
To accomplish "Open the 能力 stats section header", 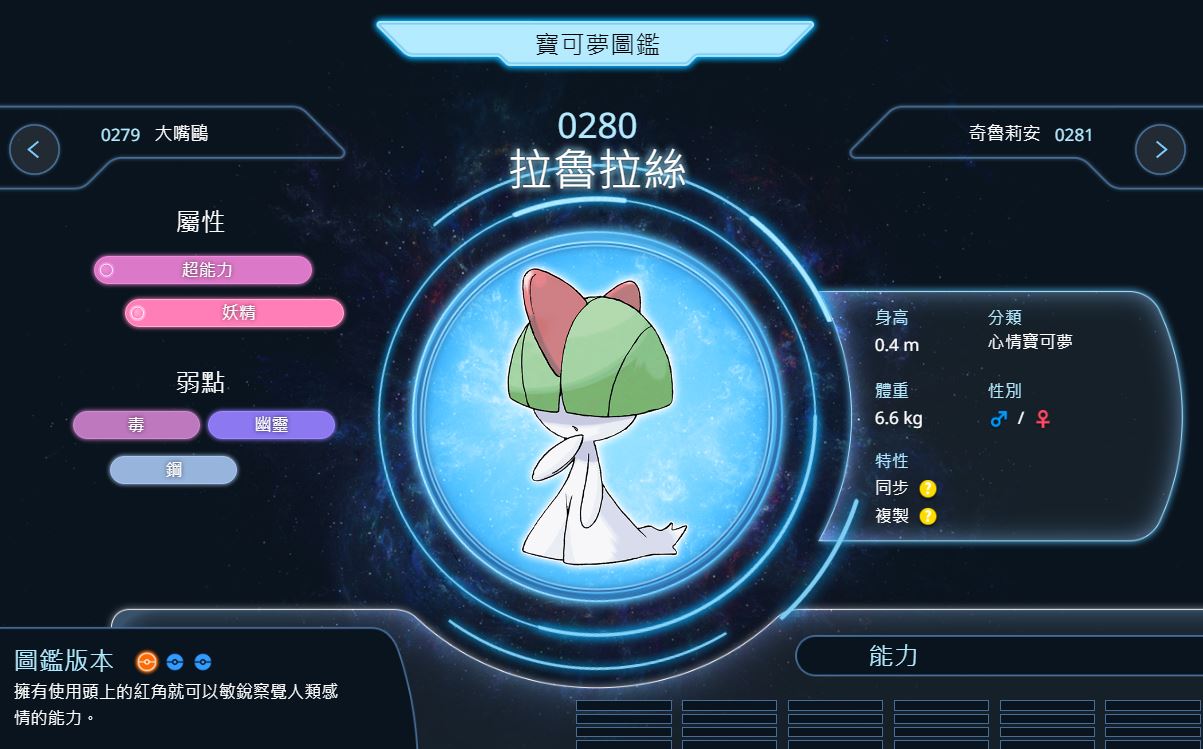I will point(893,656).
